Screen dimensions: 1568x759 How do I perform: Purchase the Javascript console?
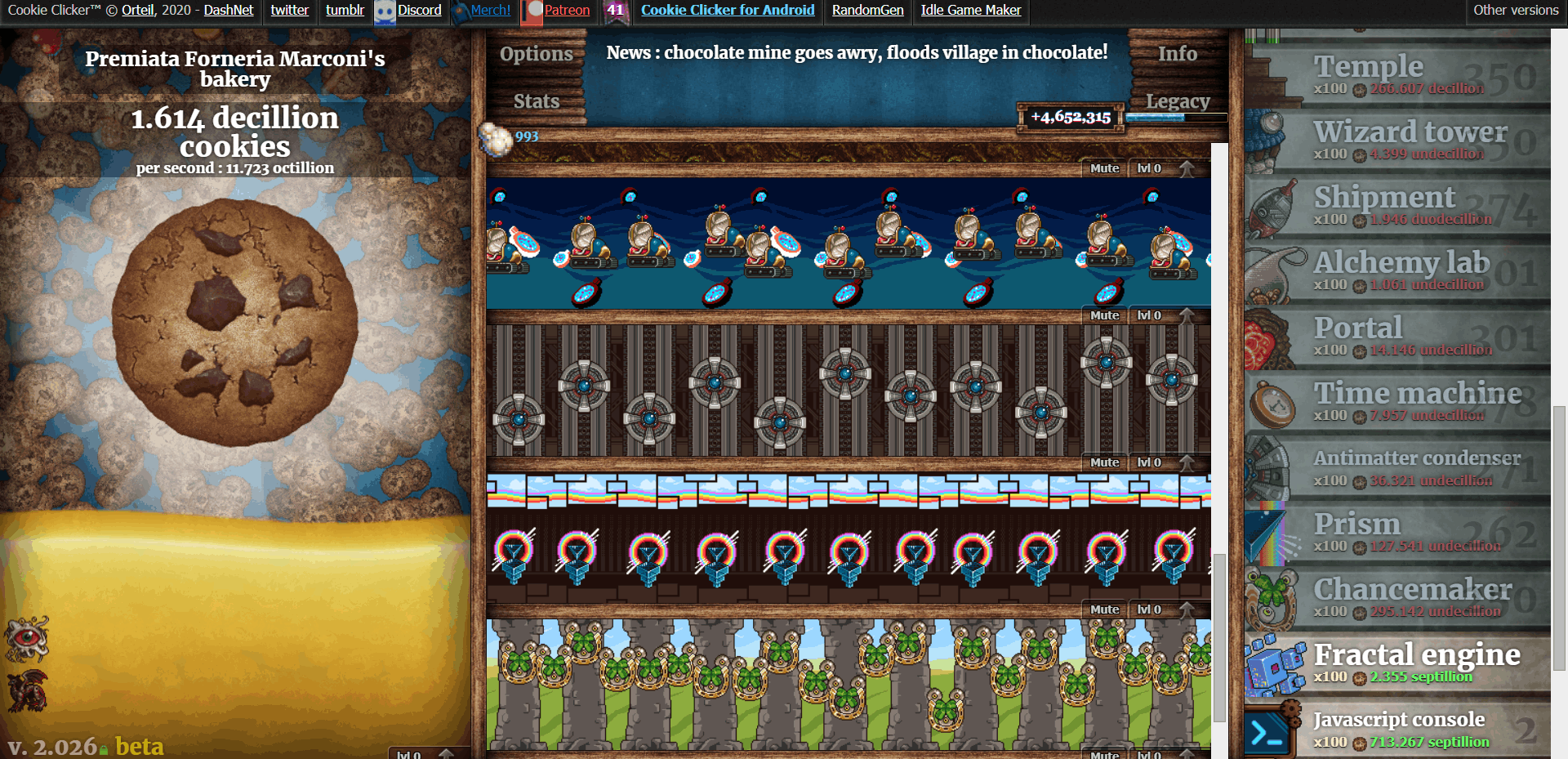(1396, 729)
